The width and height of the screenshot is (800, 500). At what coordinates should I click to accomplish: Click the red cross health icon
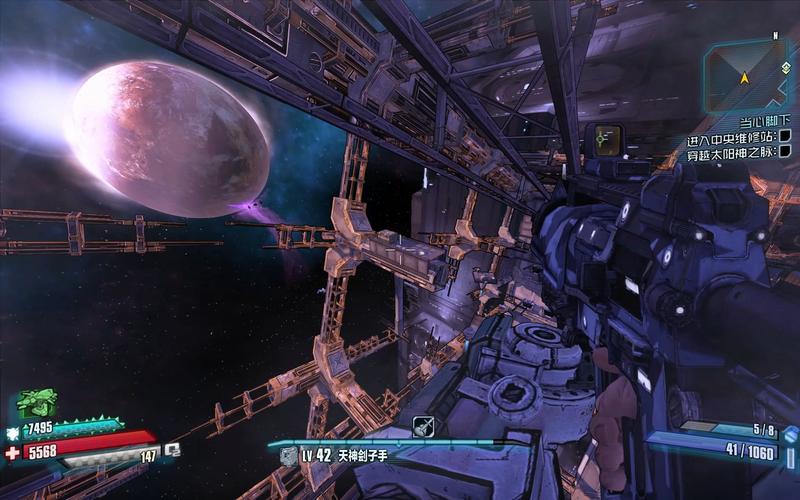pos(11,452)
